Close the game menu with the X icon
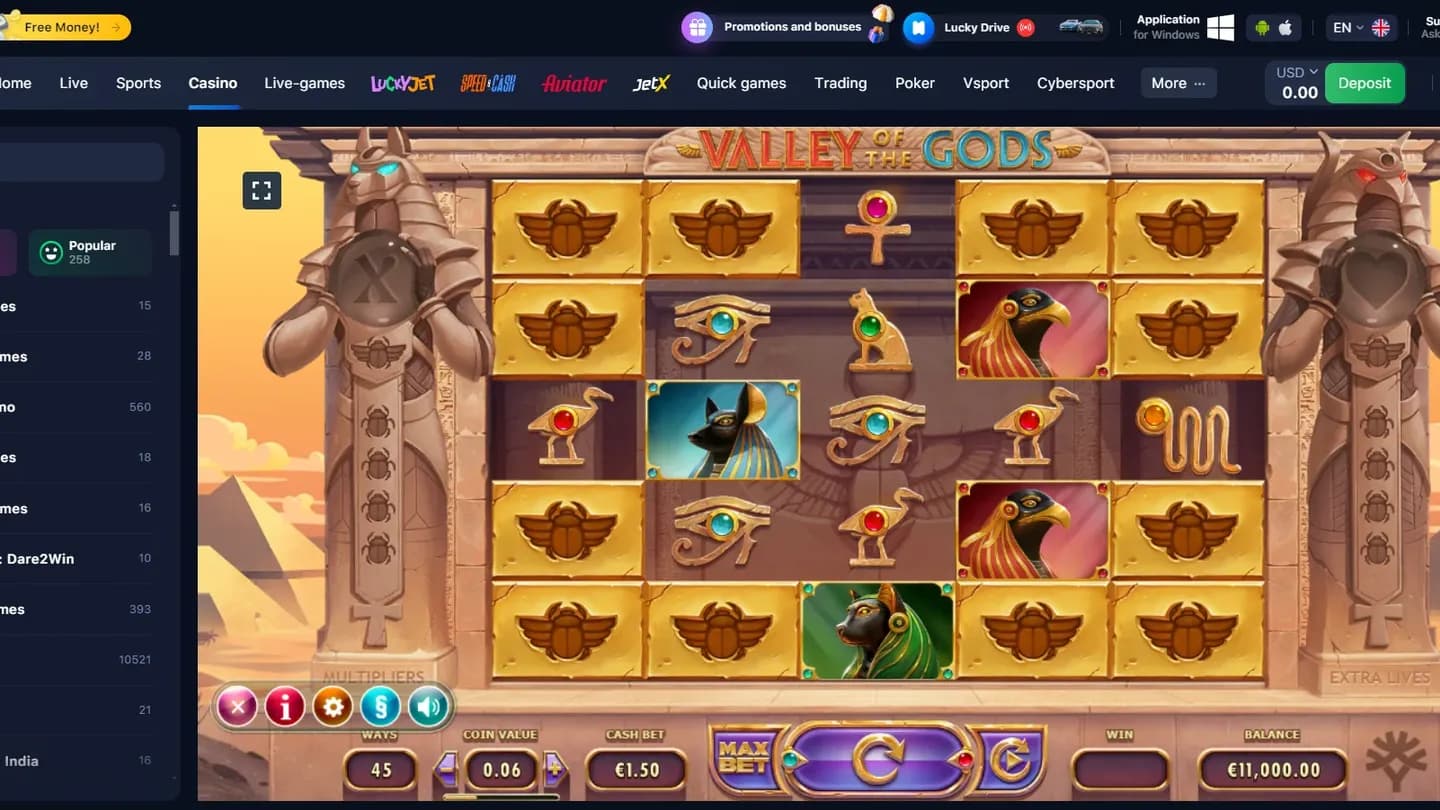Screen dimensions: 1440x810 pyautogui.click(x=237, y=706)
